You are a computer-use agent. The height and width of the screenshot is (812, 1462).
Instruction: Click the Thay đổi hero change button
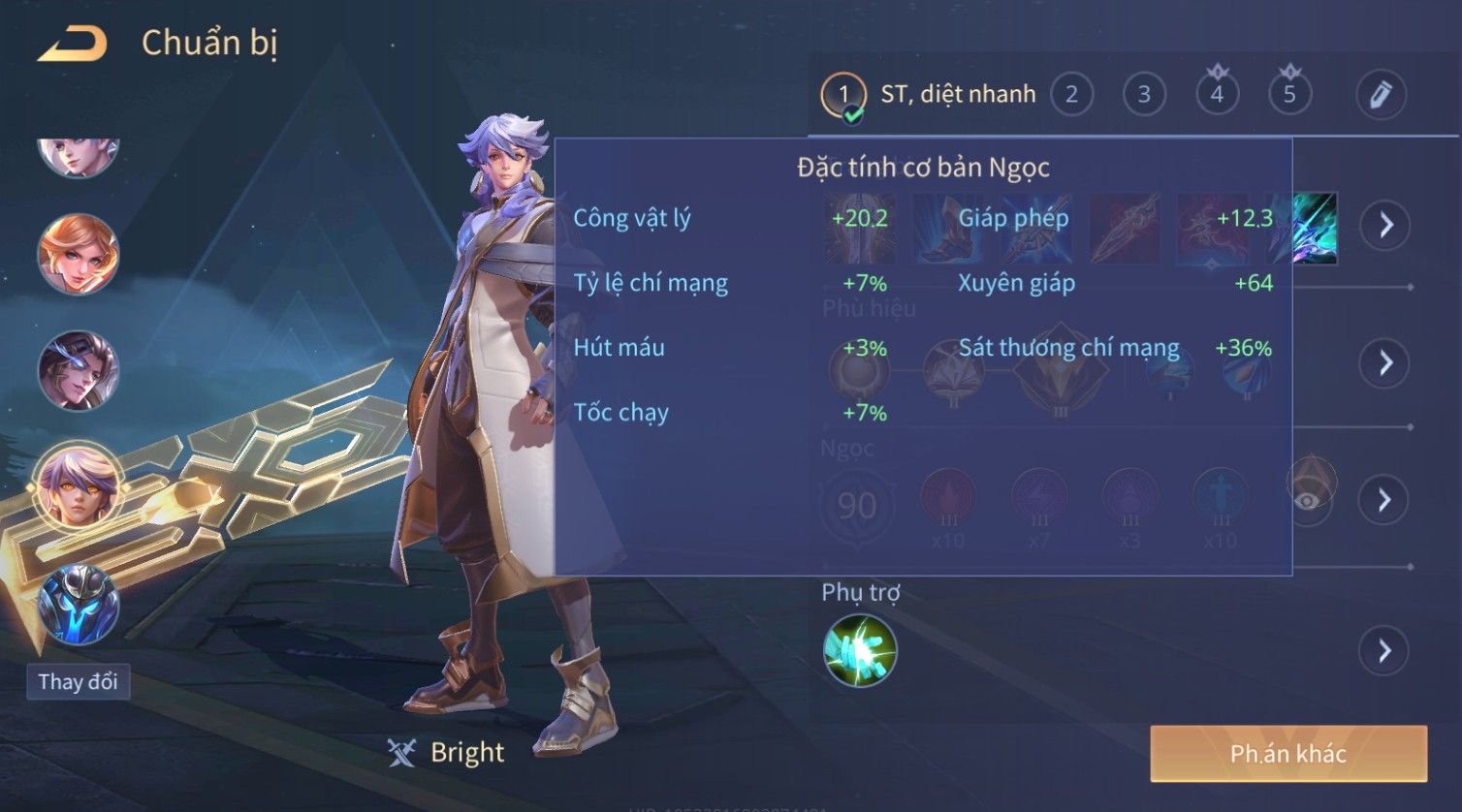78,681
